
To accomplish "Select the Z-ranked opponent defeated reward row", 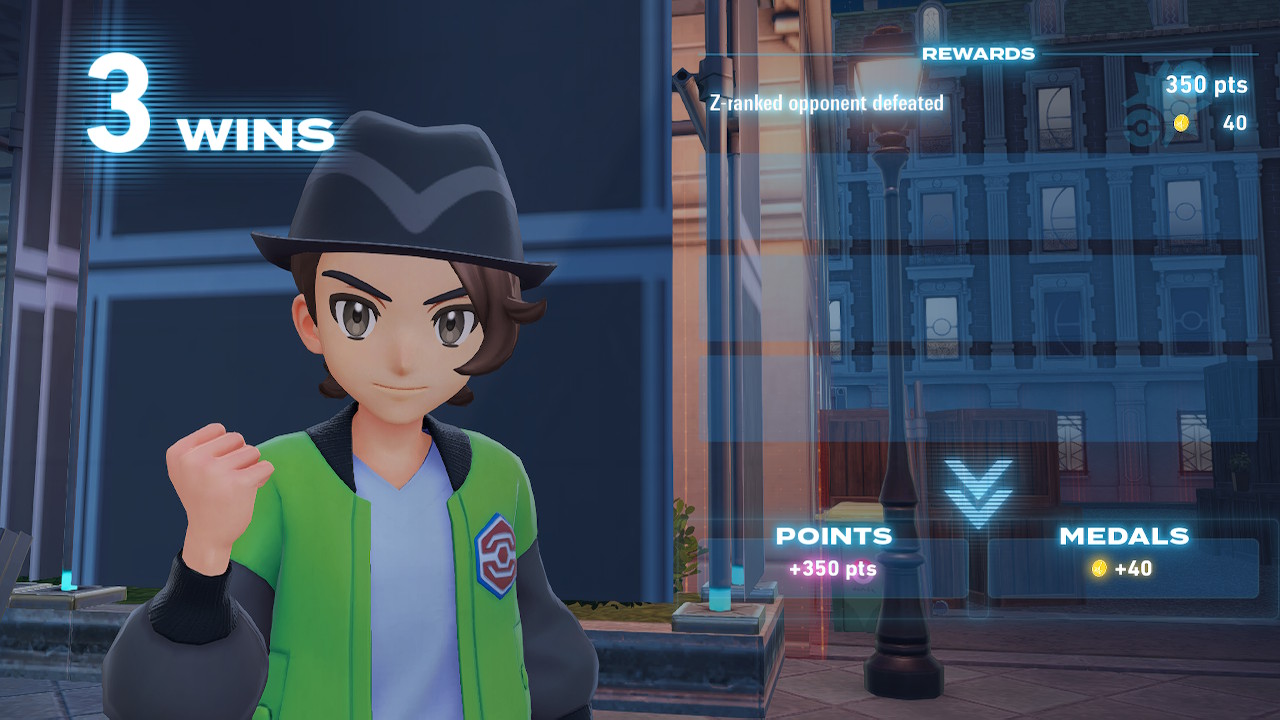I will [980, 103].
